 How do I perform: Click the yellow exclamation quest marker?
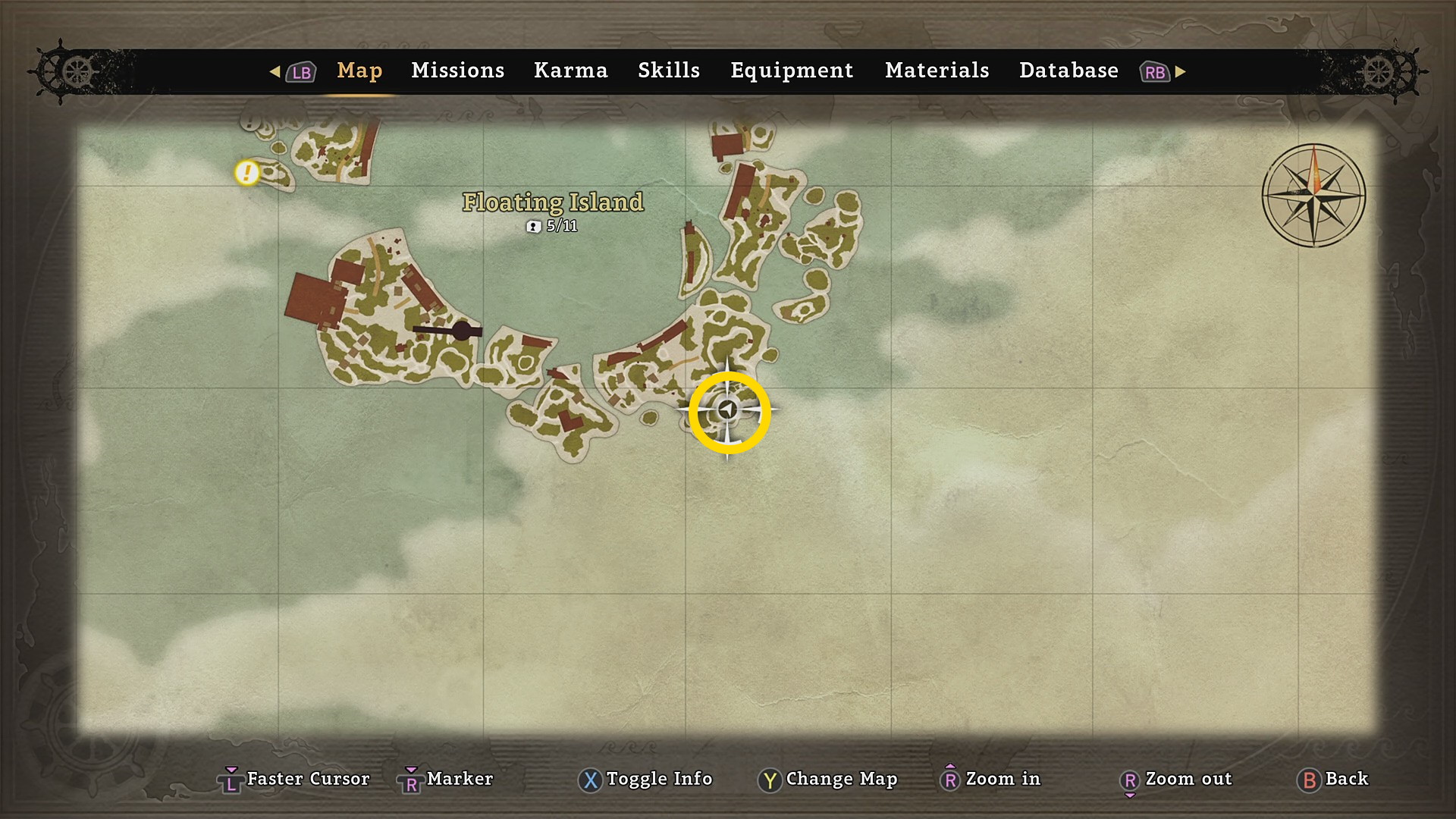coord(246,173)
